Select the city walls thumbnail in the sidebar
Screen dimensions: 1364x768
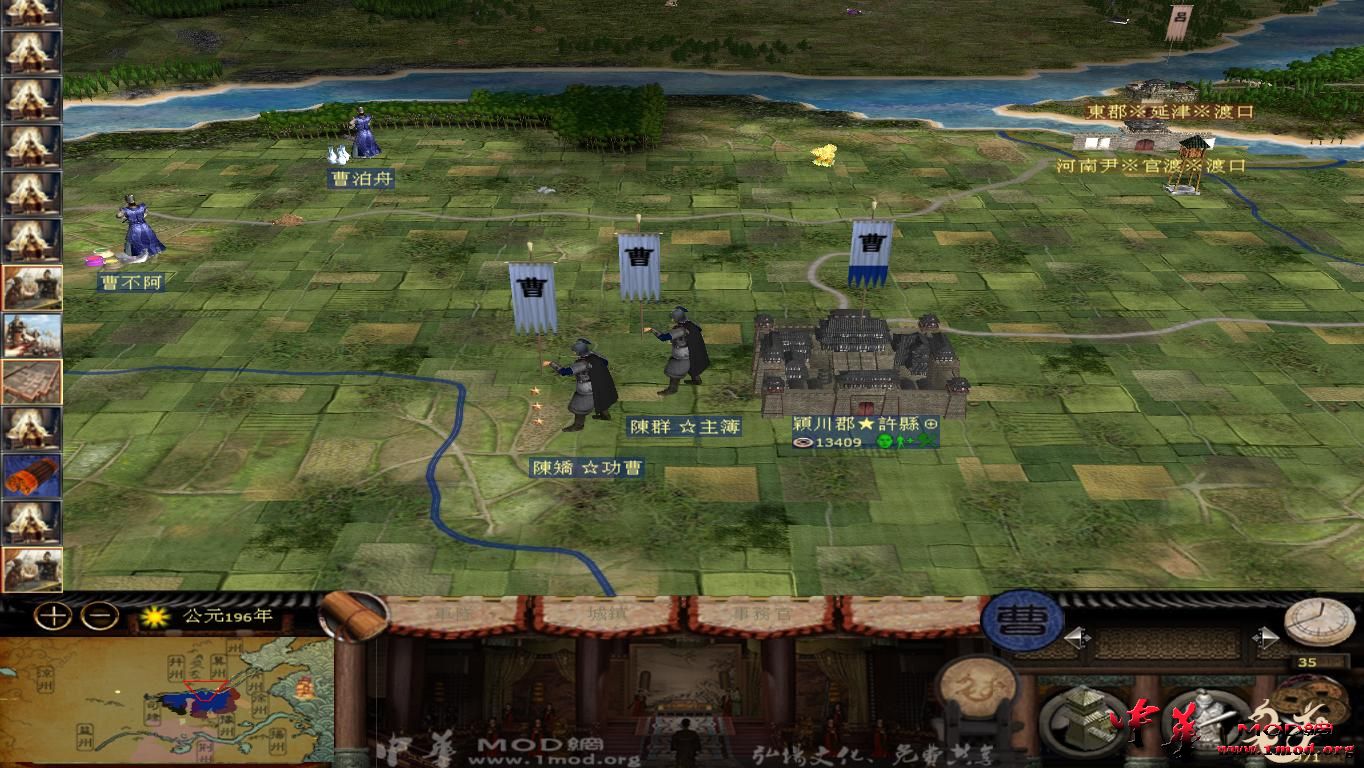coord(35,380)
